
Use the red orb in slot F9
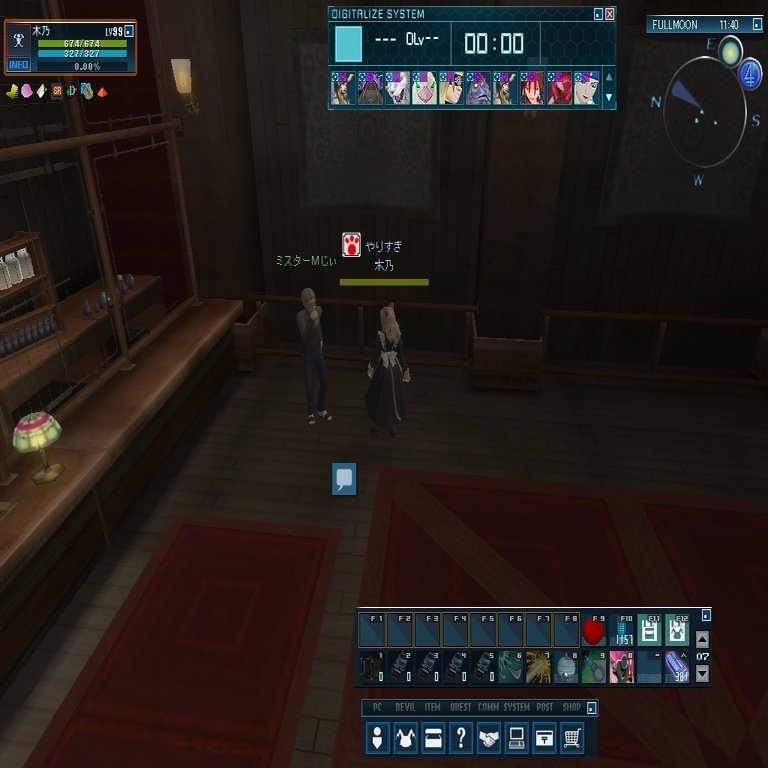(x=594, y=632)
